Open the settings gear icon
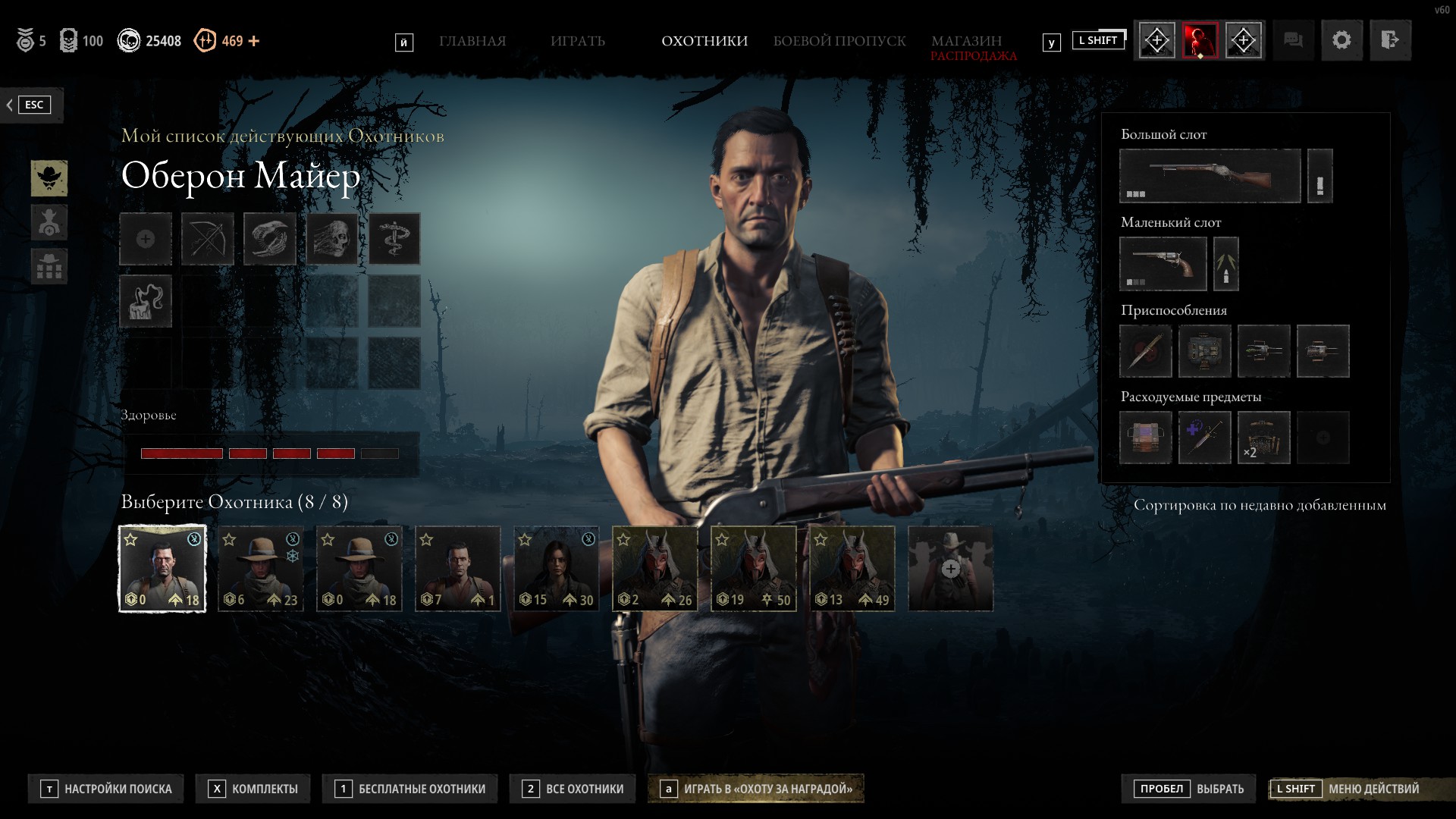1456x819 pixels. (x=1341, y=40)
